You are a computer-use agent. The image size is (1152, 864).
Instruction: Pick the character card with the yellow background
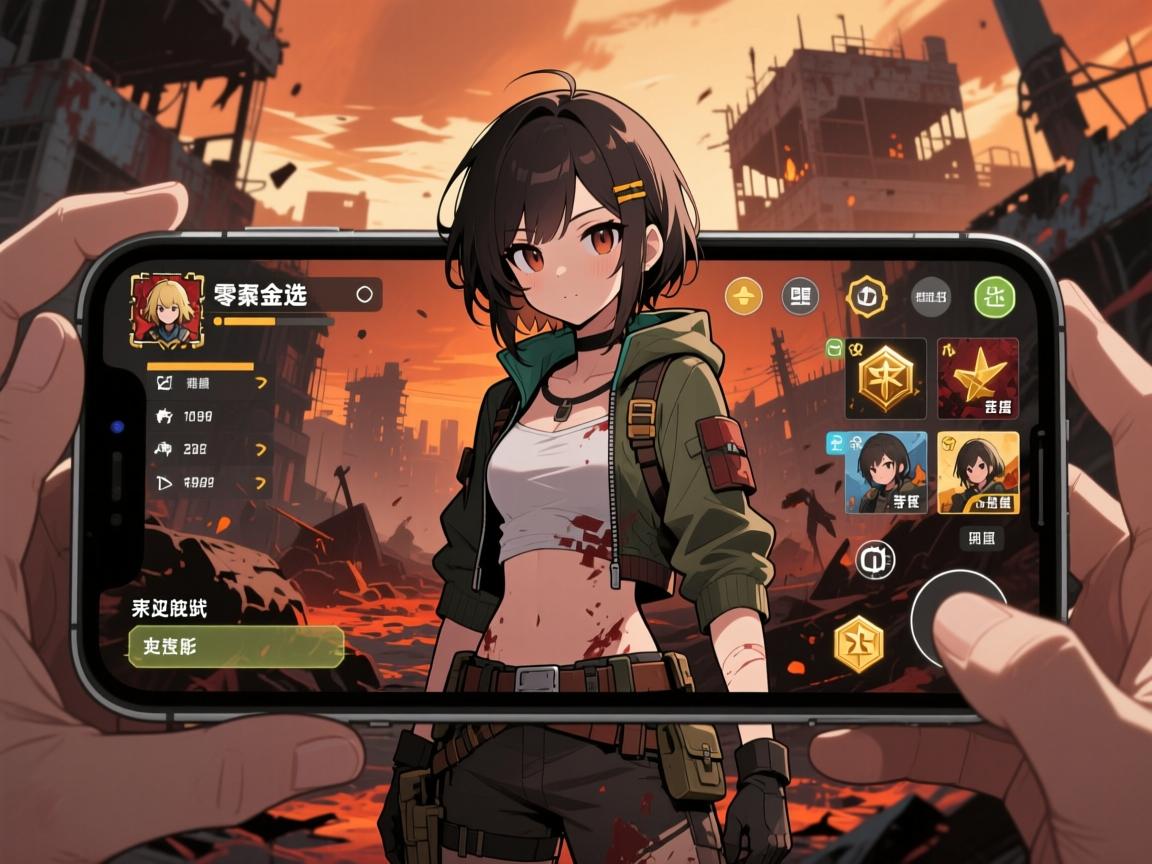click(x=977, y=472)
